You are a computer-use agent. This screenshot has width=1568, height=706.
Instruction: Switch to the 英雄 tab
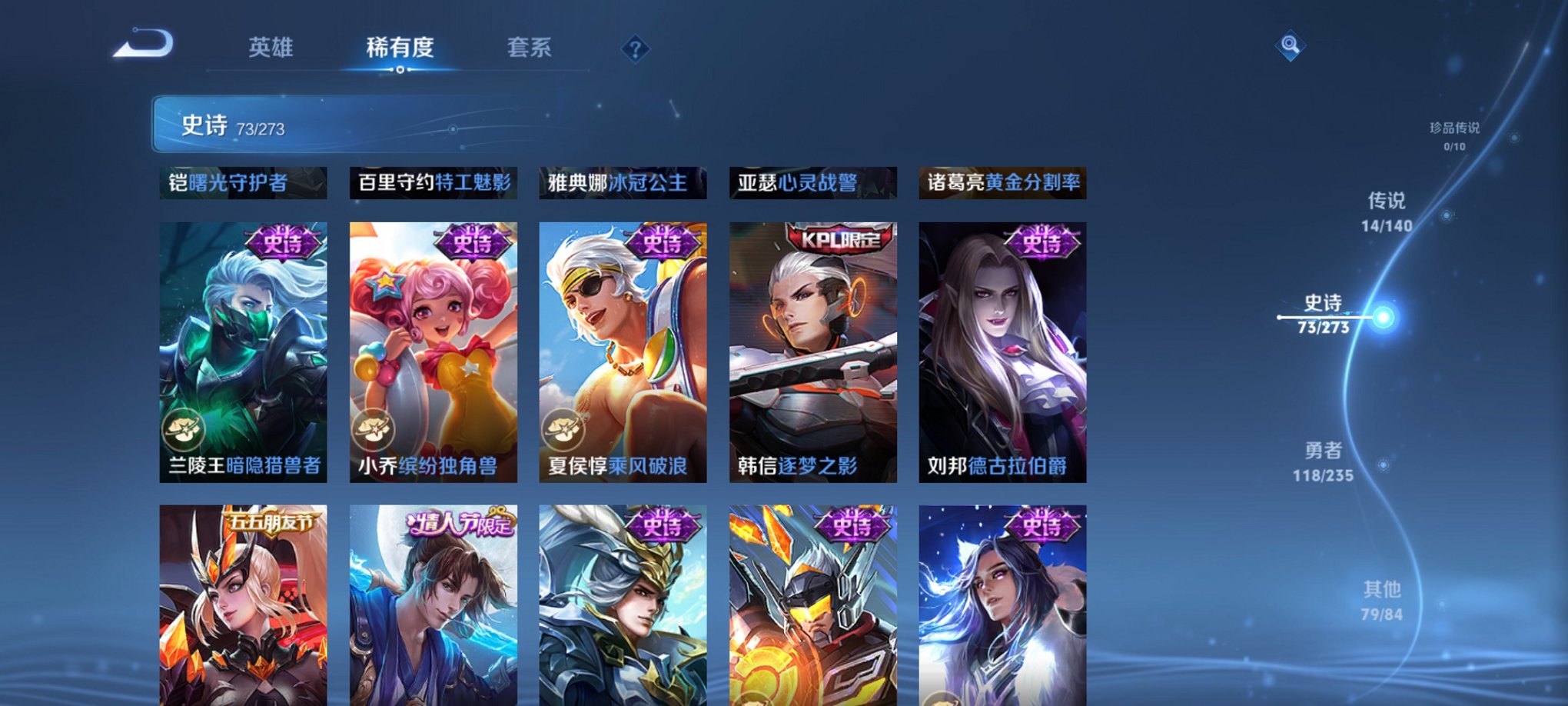point(270,48)
